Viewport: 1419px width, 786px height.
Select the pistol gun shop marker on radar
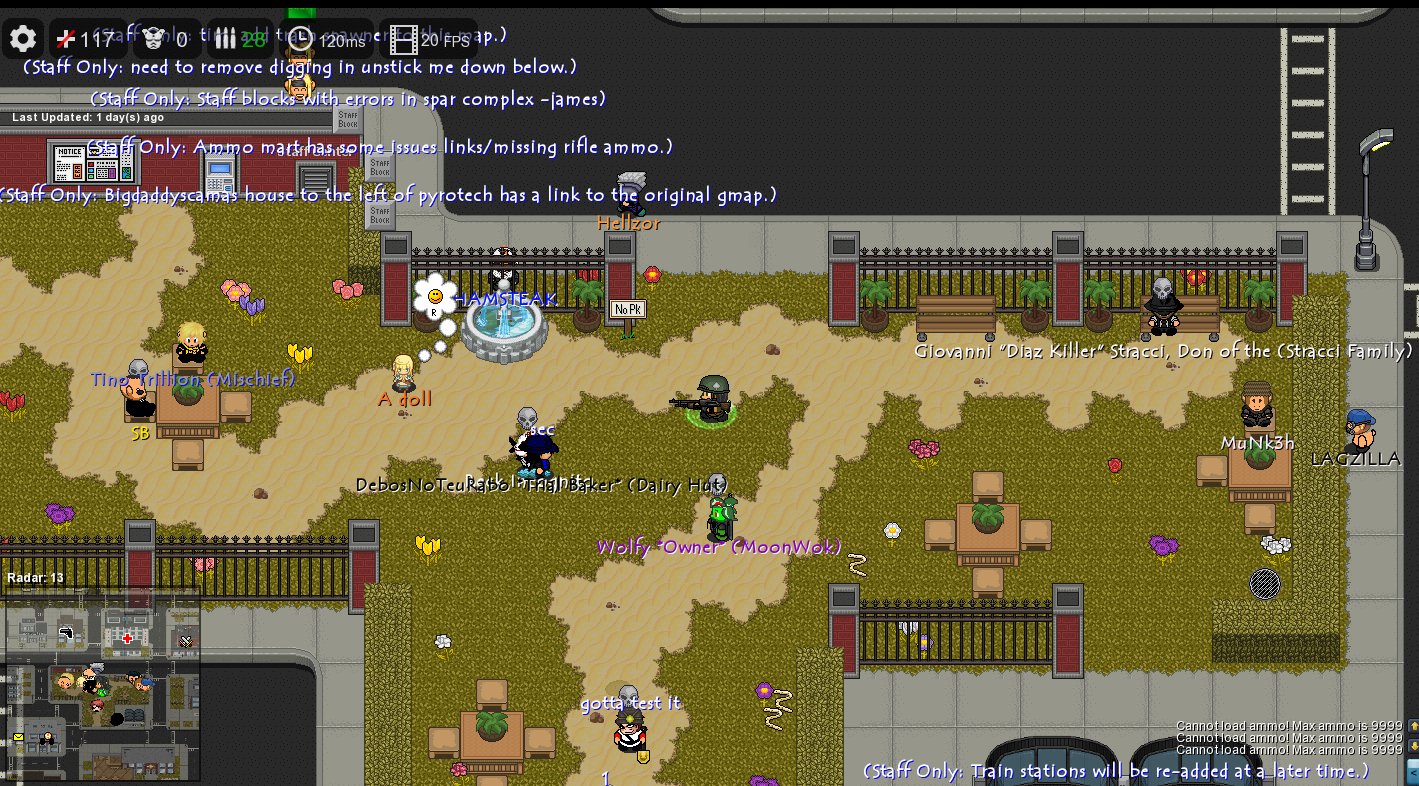67,633
